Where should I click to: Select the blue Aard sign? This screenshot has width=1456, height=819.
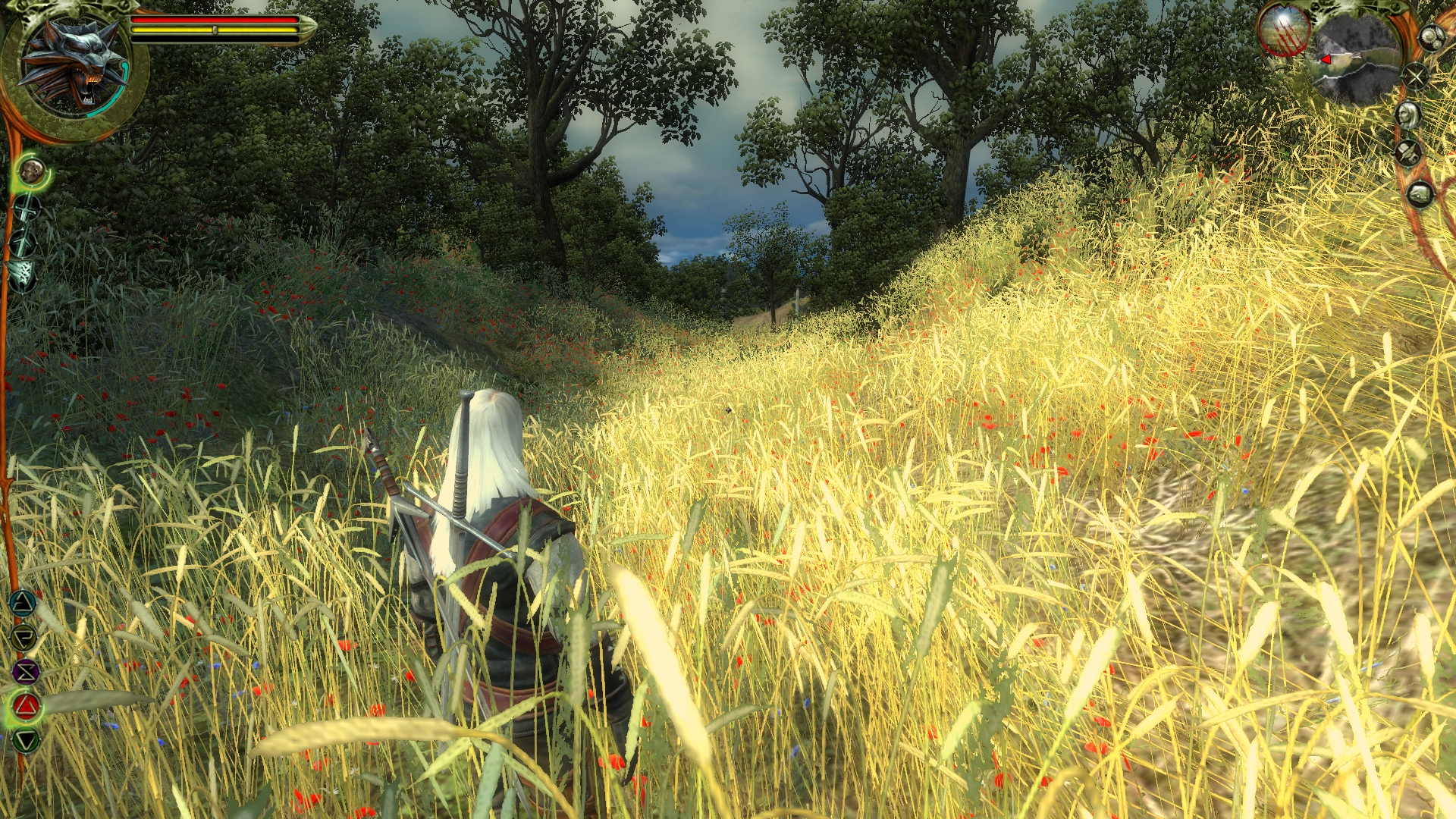pos(24,604)
